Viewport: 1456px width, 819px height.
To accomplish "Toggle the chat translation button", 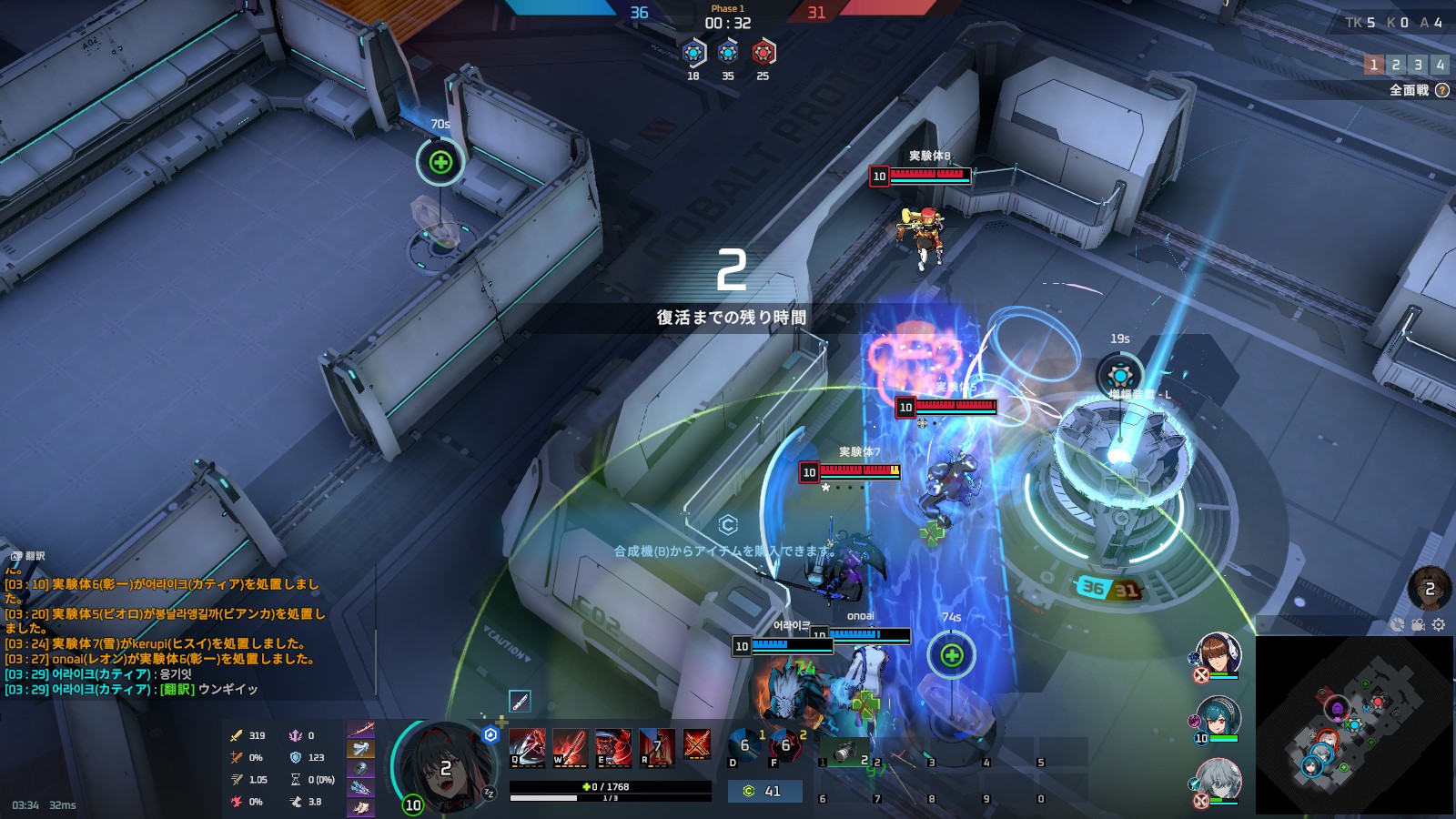I will (x=27, y=556).
